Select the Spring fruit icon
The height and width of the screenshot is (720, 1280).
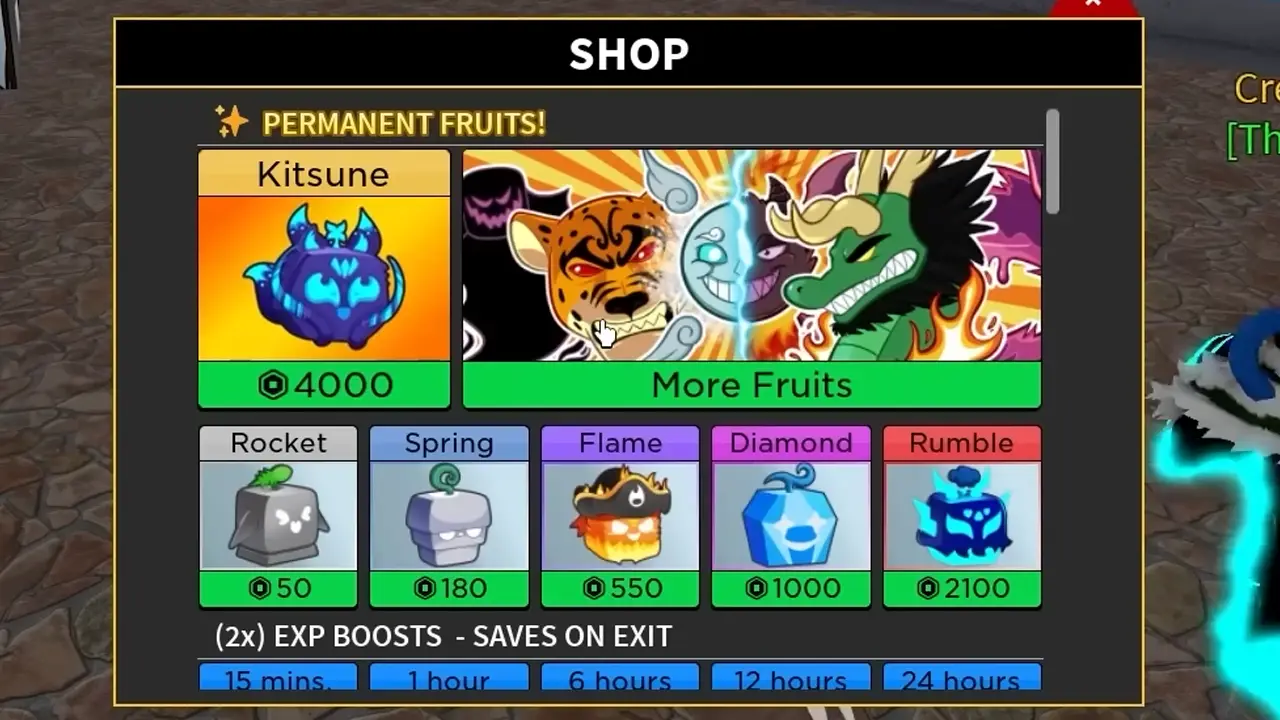point(448,515)
